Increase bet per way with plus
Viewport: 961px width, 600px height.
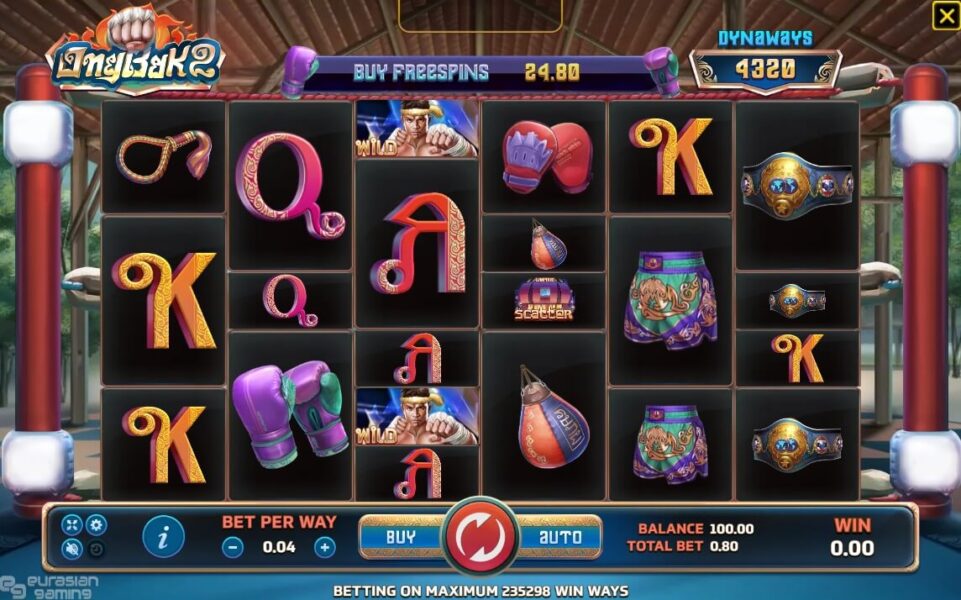pos(324,547)
